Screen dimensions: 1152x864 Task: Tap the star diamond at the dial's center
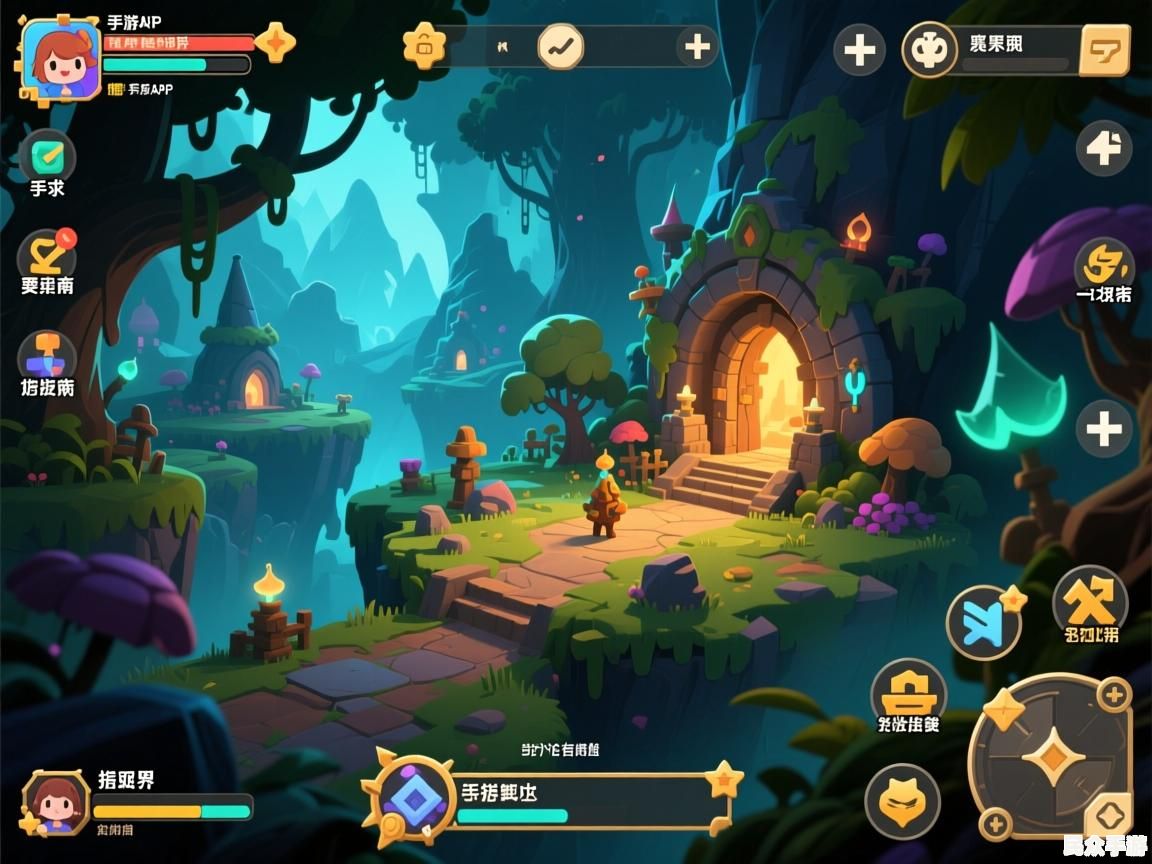[x=1053, y=755]
